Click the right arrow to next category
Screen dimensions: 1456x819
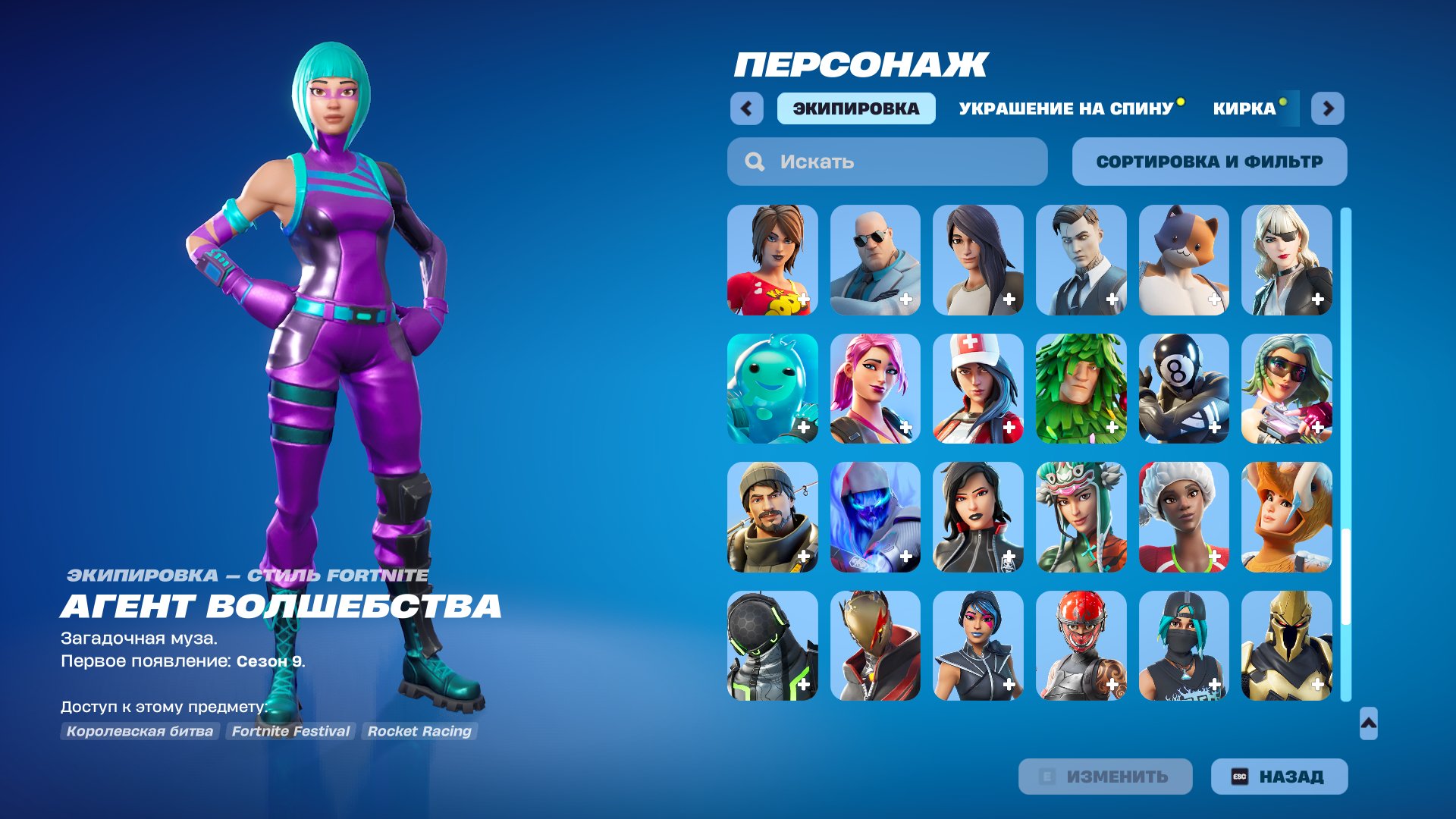(1329, 108)
